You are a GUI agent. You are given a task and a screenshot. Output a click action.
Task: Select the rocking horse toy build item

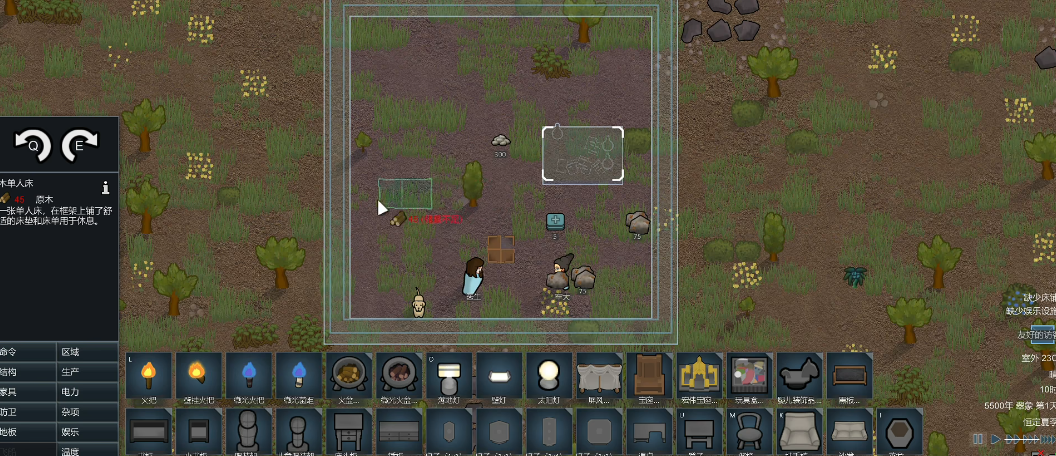coord(798,376)
